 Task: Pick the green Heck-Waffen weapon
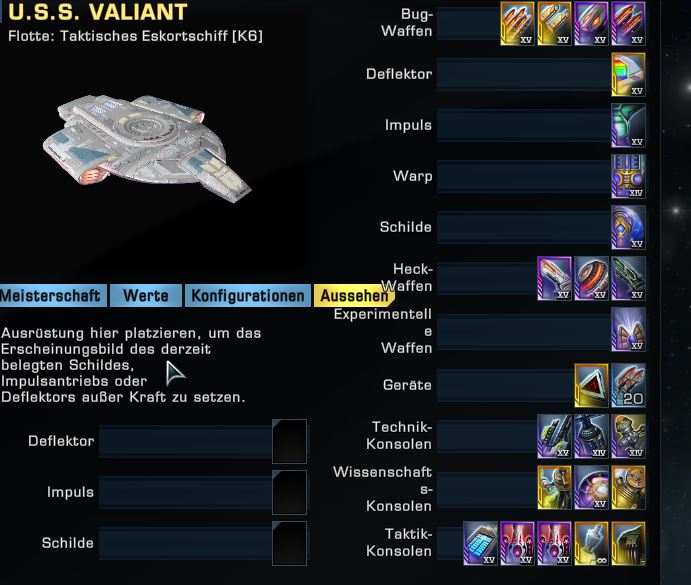tap(628, 279)
